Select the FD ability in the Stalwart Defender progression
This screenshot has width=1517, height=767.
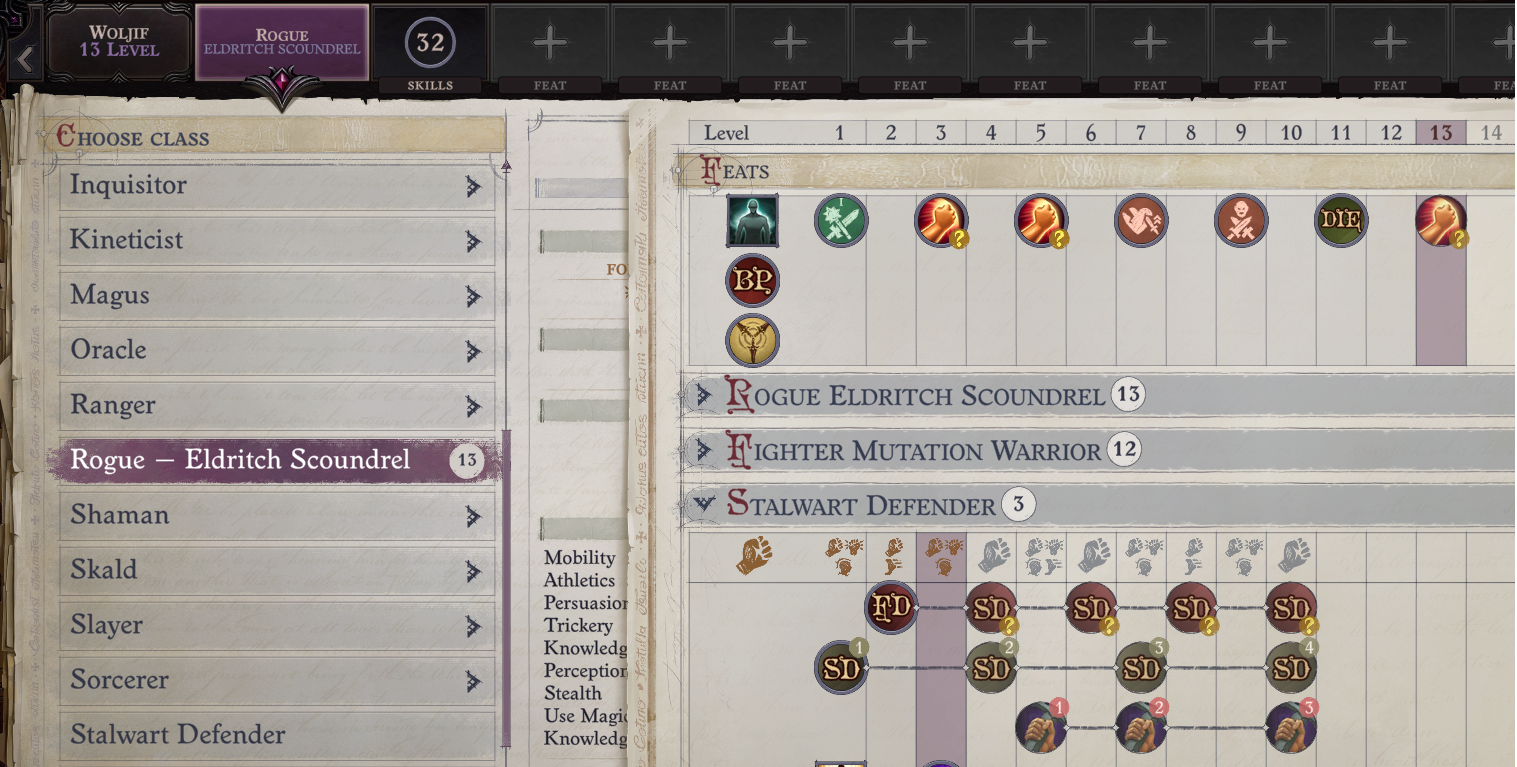[890, 606]
